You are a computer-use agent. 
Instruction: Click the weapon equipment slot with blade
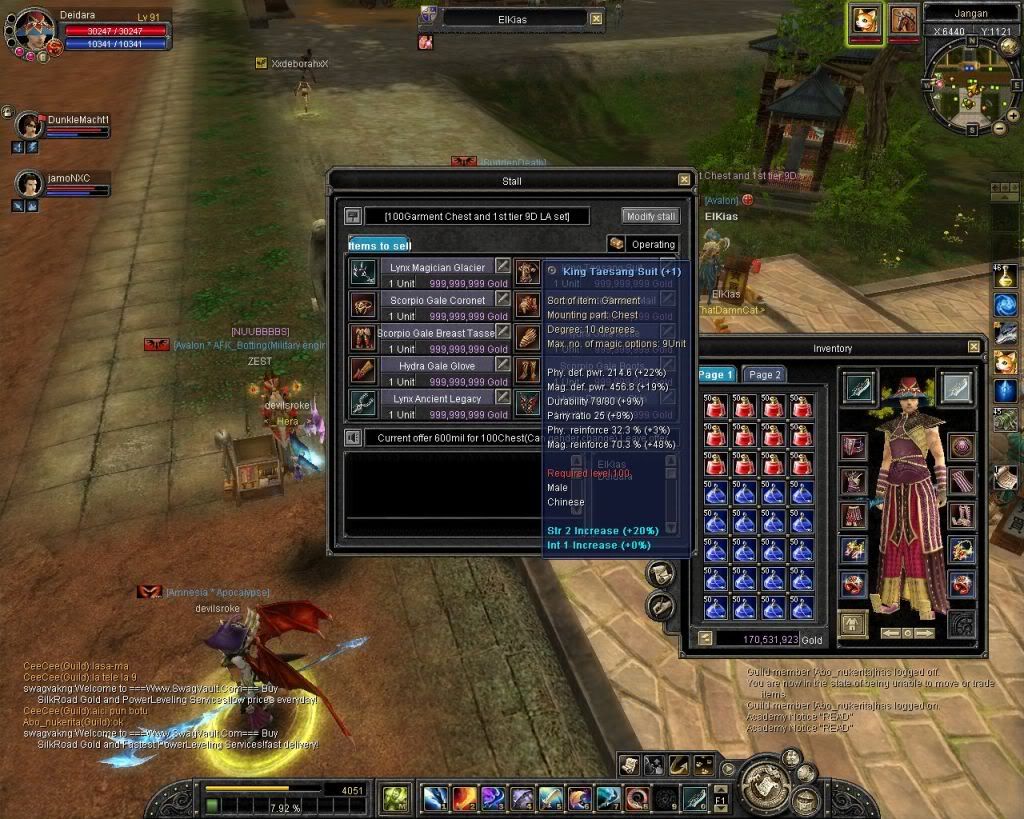[859, 388]
